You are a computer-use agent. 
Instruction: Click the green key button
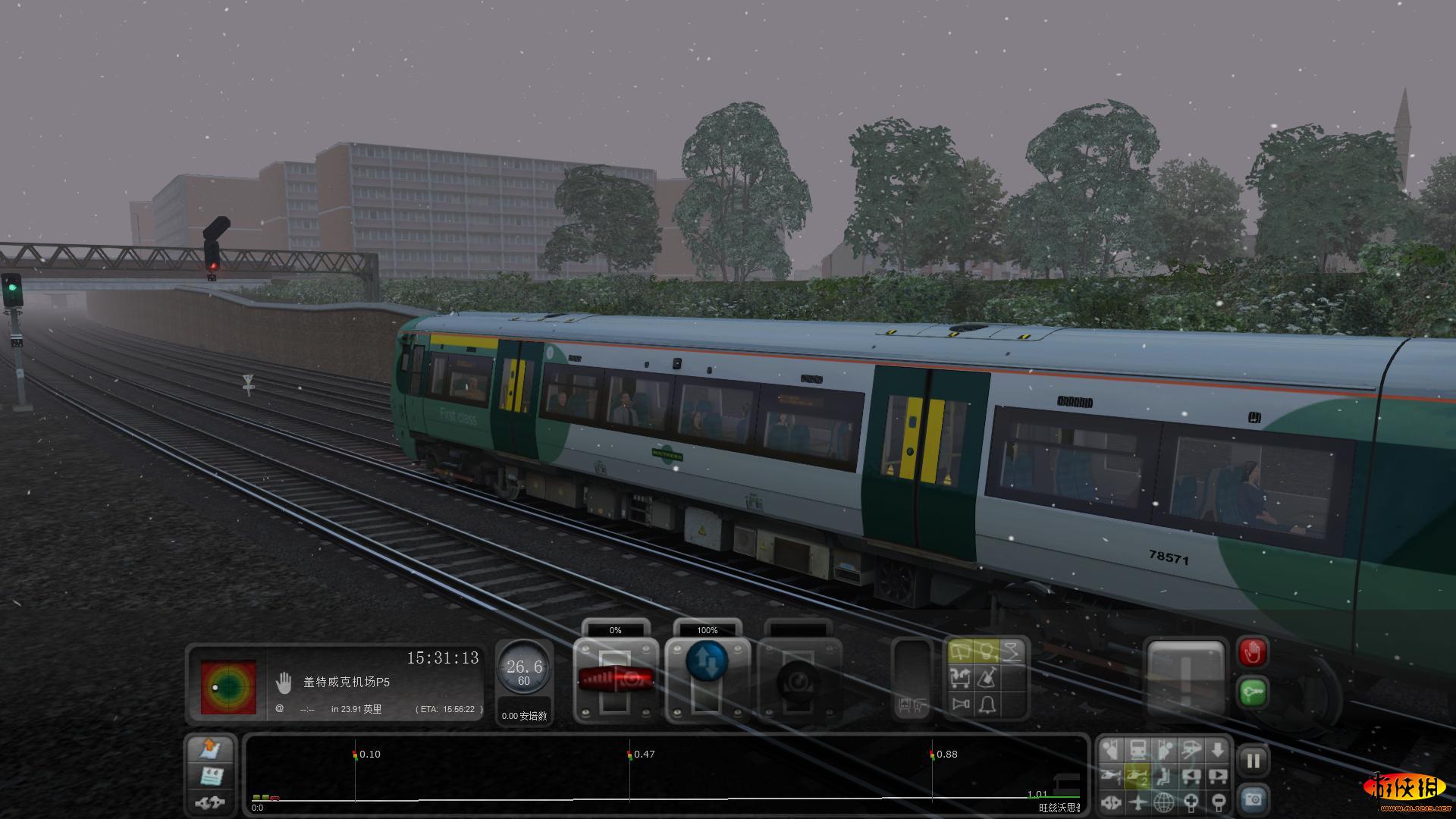tap(1253, 692)
